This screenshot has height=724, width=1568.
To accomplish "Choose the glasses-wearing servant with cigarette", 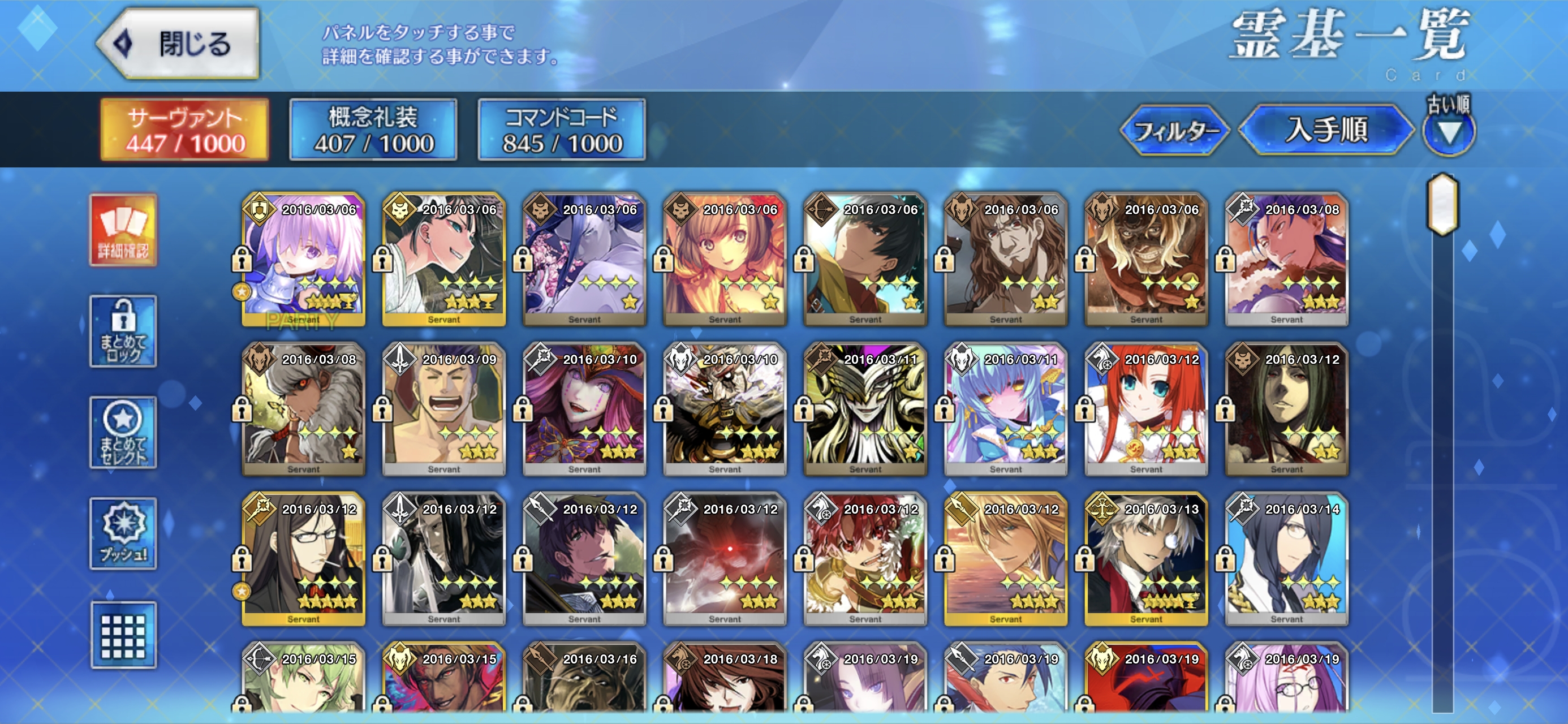I will 303,559.
